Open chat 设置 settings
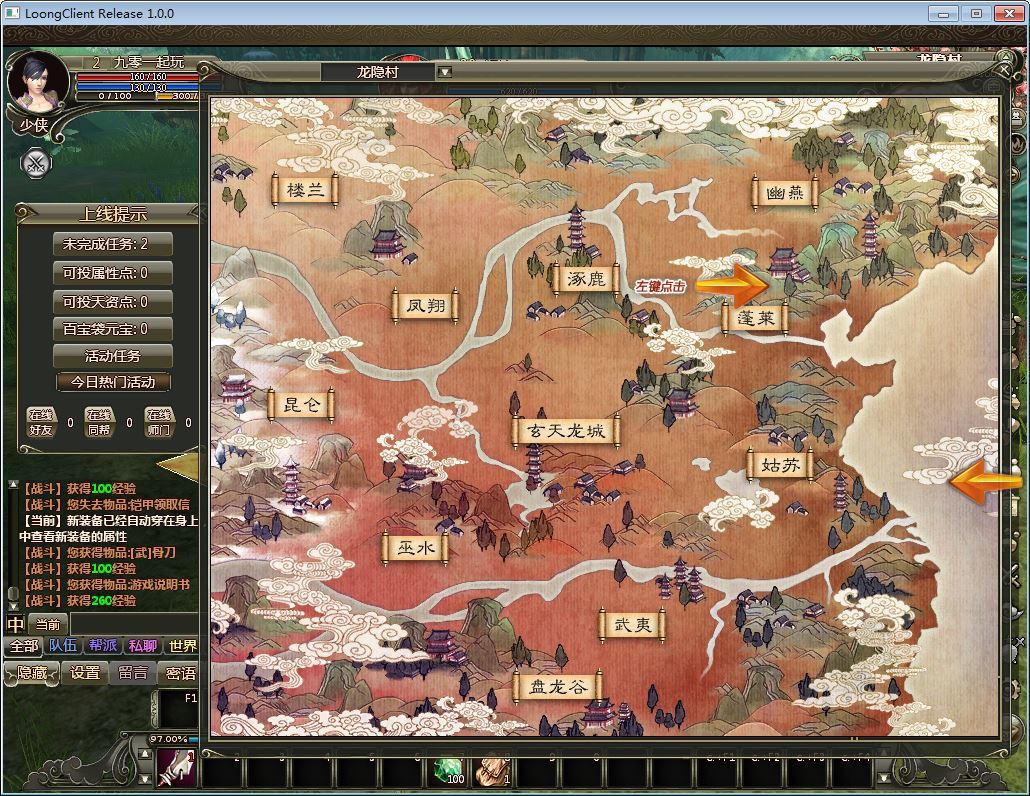Screen dimensions: 1030x796 click(85, 673)
